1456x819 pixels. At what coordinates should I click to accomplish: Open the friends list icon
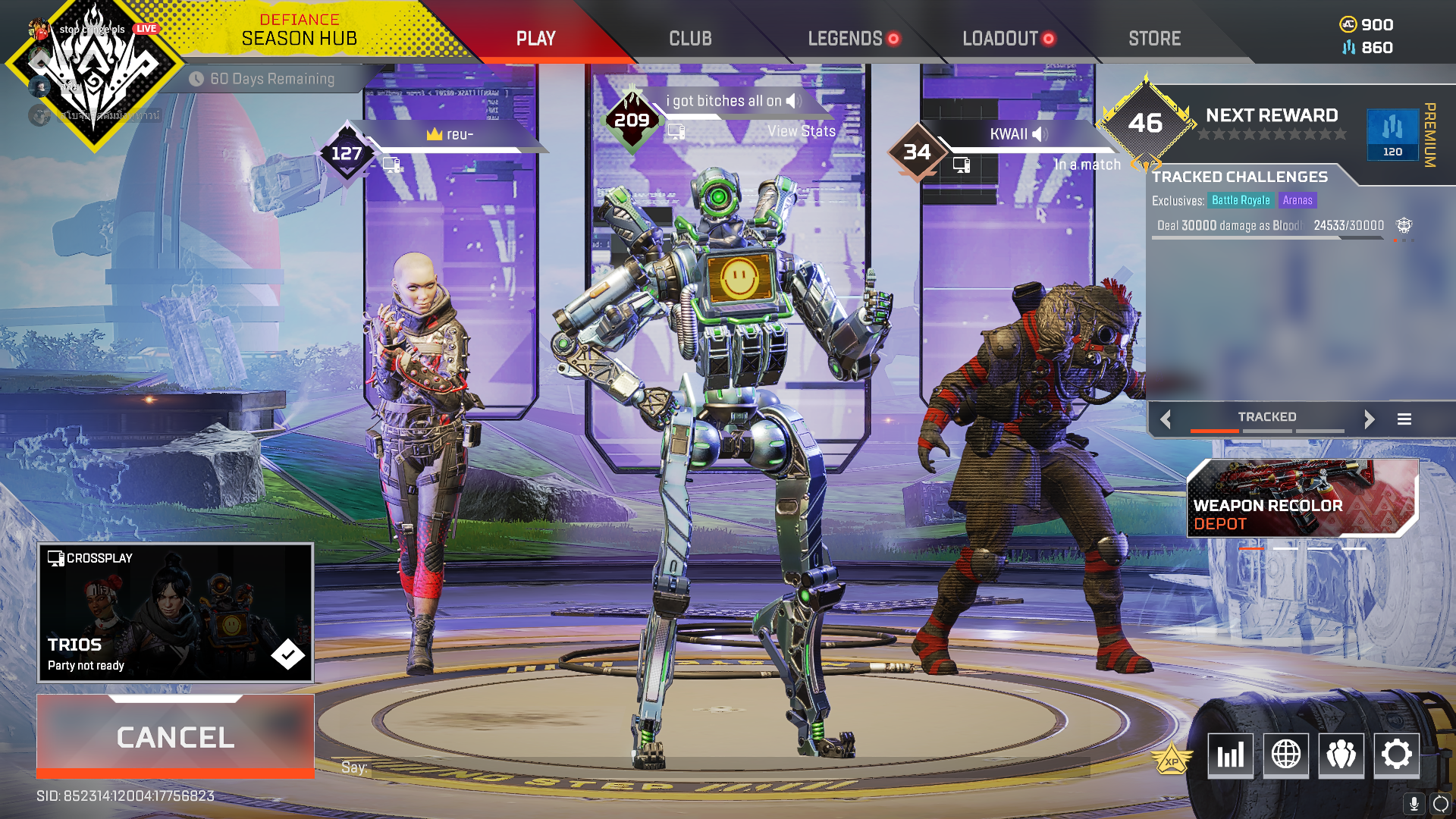point(1341,755)
